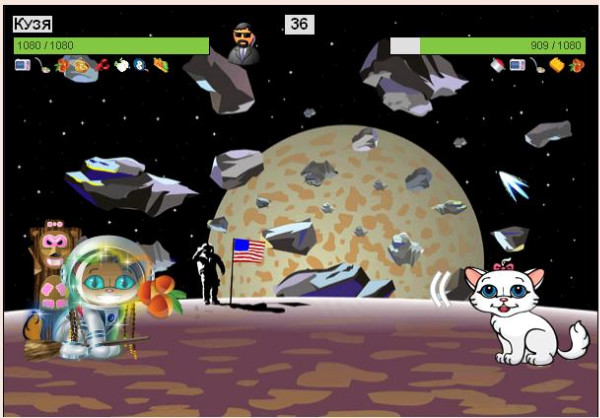Use the pizza item under Кузя's bar
This screenshot has height=418, width=600.
(82, 66)
